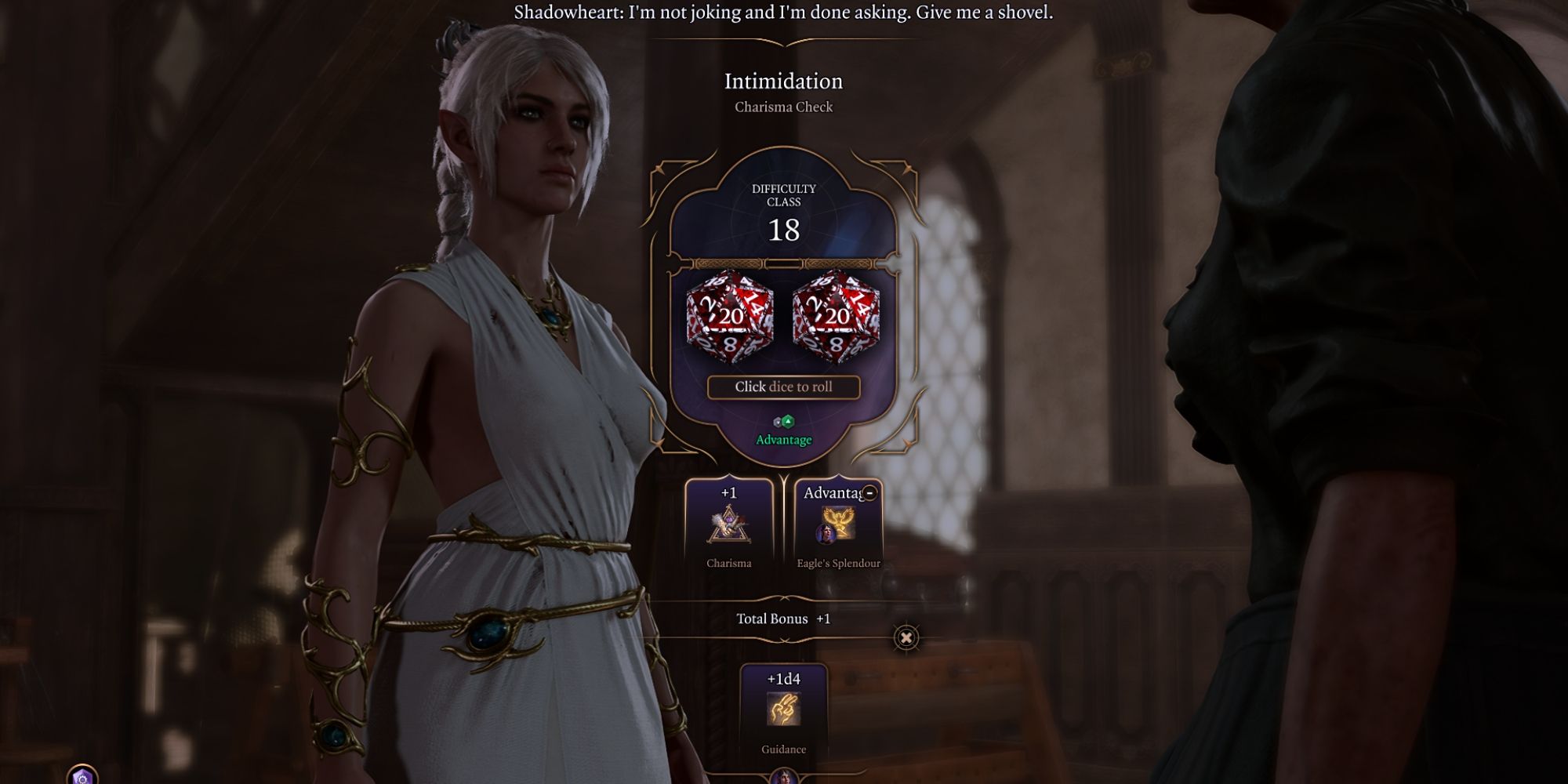Image resolution: width=1568 pixels, height=784 pixels.
Task: Click Shadowheart's portrait on the Eagle's Splendour card
Action: click(x=825, y=535)
